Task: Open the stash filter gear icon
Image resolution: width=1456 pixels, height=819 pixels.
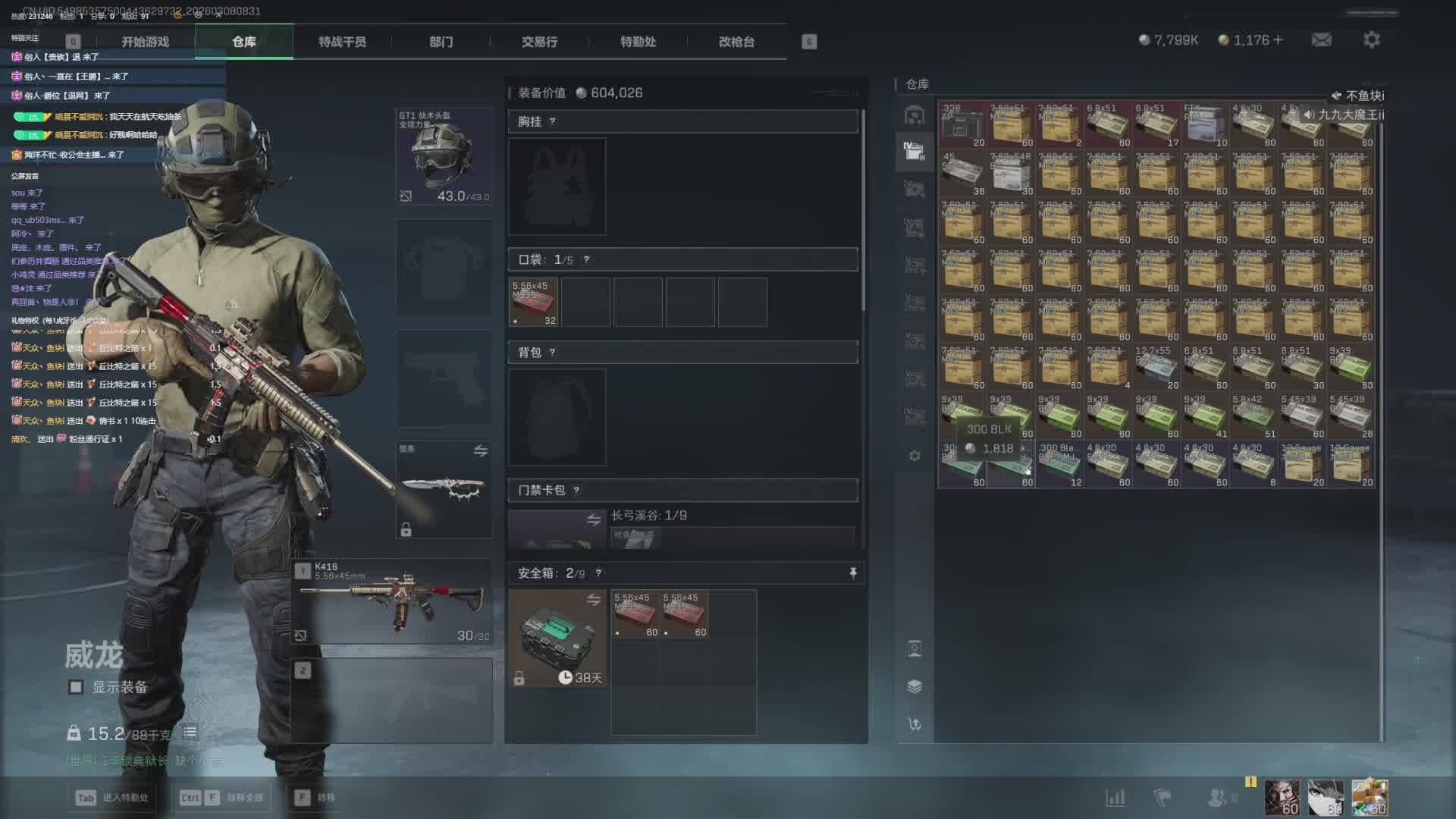Action: 915,456
